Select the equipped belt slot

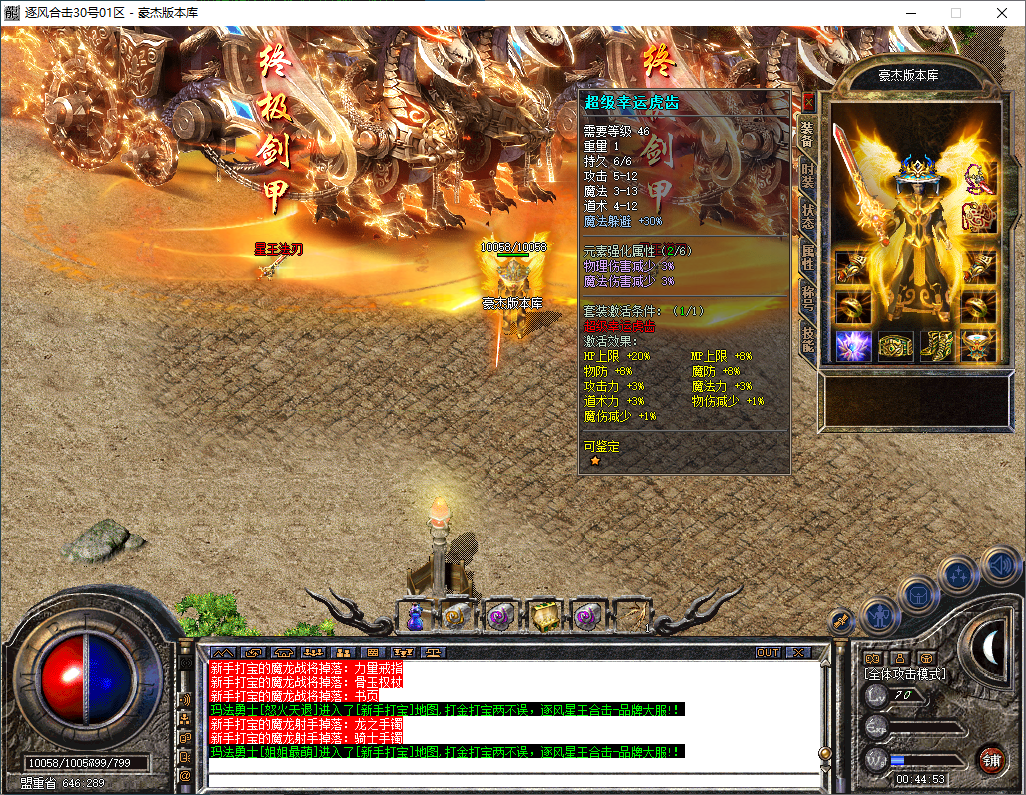click(x=894, y=346)
